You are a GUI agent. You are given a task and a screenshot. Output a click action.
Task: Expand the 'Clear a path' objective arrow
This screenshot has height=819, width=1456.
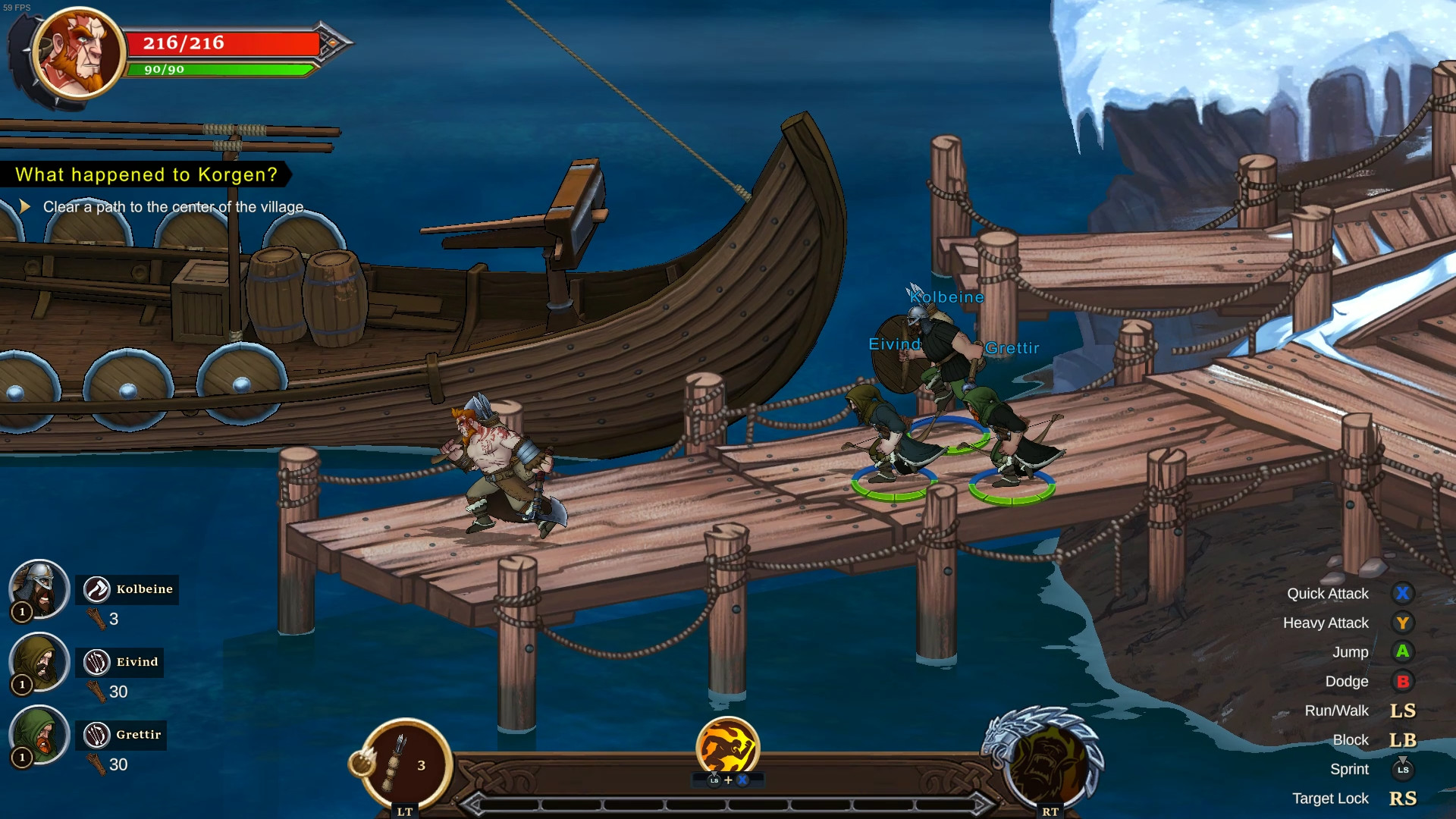tap(27, 206)
